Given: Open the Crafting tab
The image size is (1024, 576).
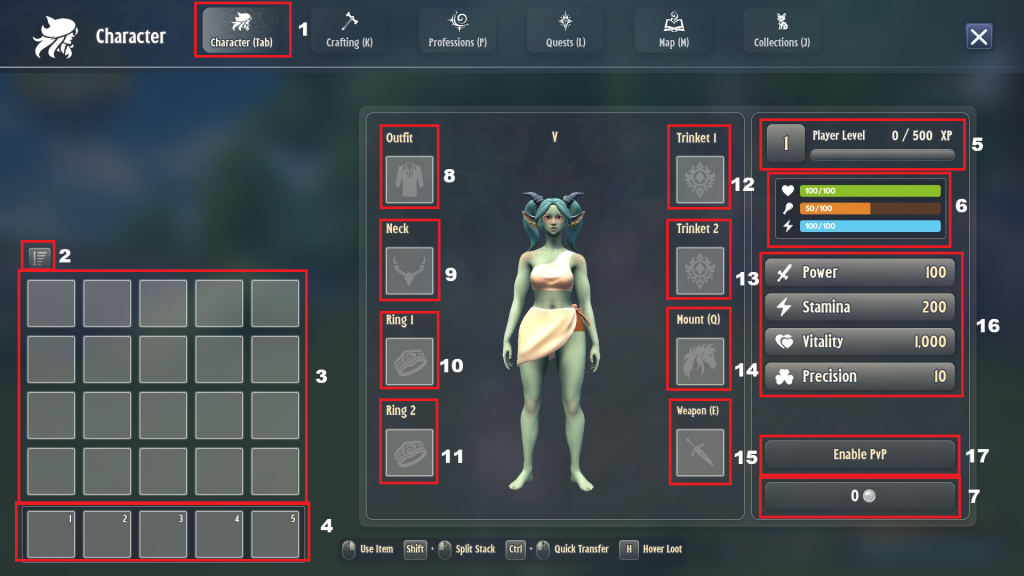Looking at the screenshot, I should pyautogui.click(x=349, y=30).
